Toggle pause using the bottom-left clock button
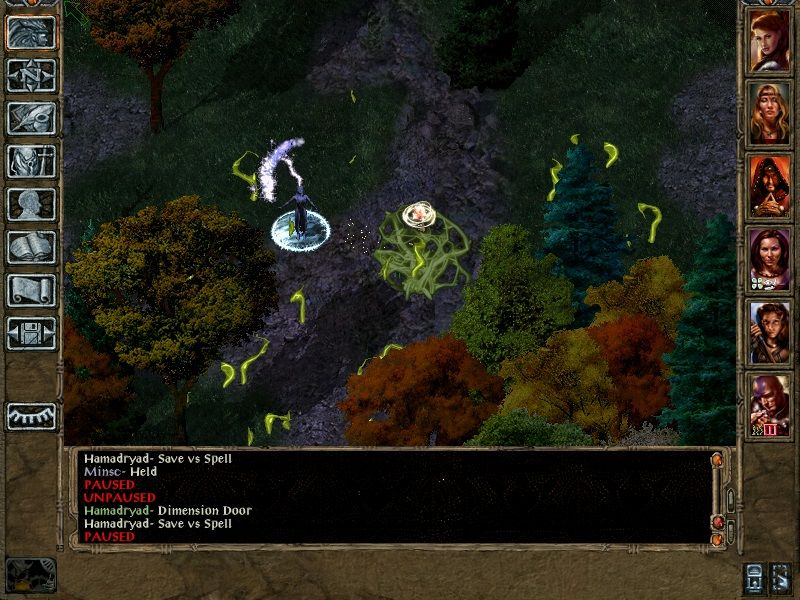This screenshot has width=800, height=600. tap(30, 575)
